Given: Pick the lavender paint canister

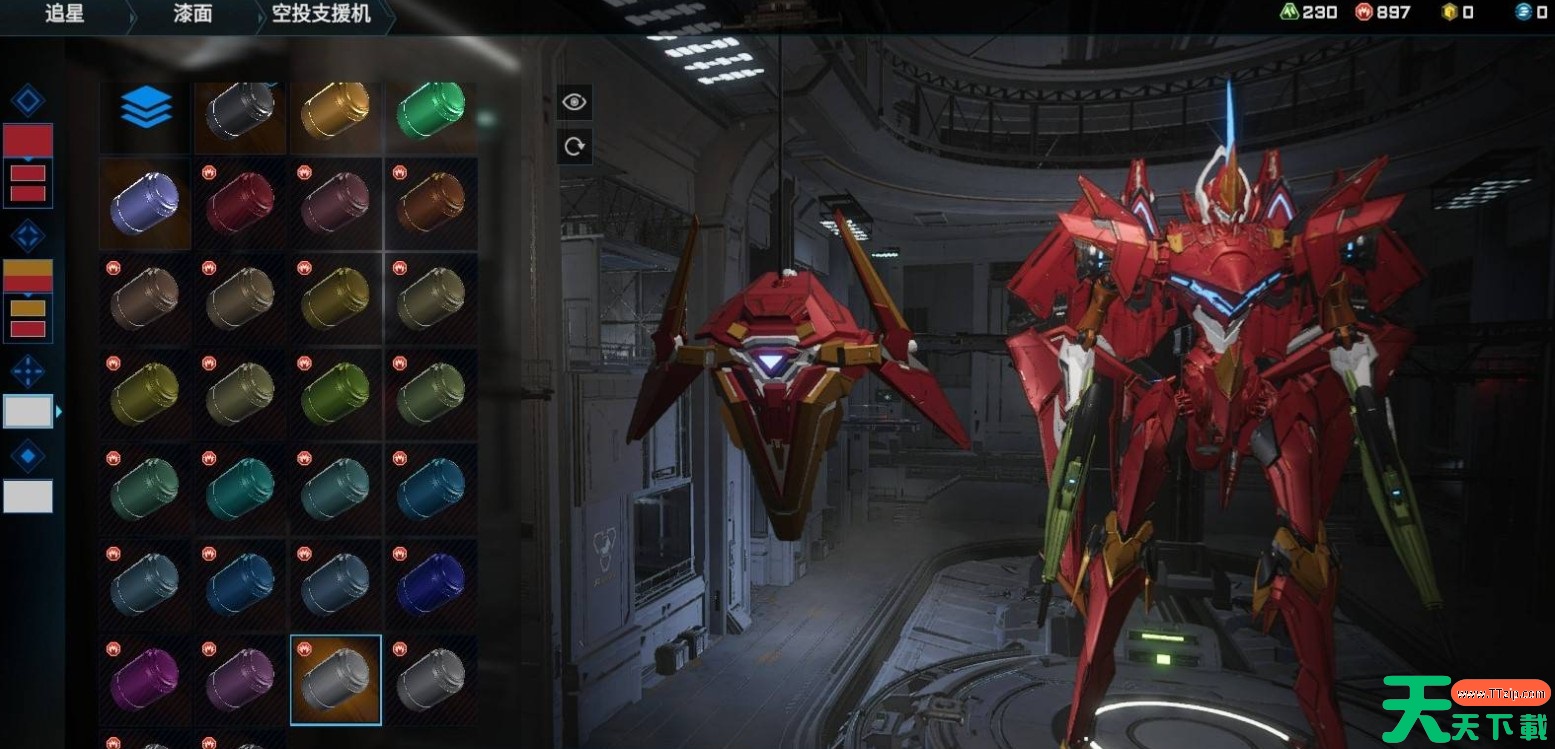Looking at the screenshot, I should tap(145, 203).
